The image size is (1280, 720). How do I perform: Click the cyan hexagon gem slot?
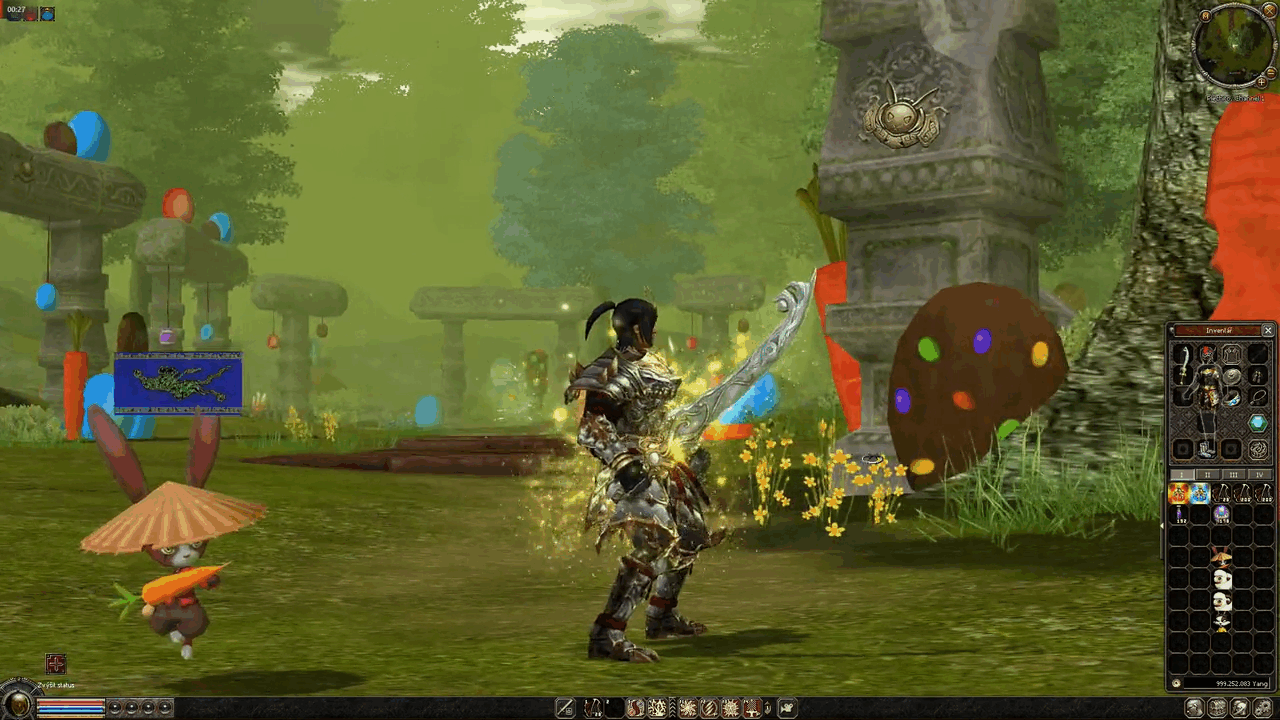1258,423
